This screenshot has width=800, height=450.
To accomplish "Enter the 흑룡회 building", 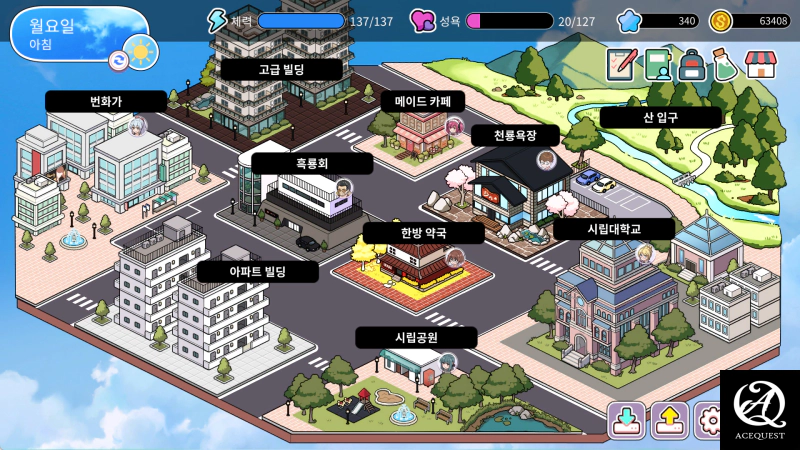I will pos(311,164).
